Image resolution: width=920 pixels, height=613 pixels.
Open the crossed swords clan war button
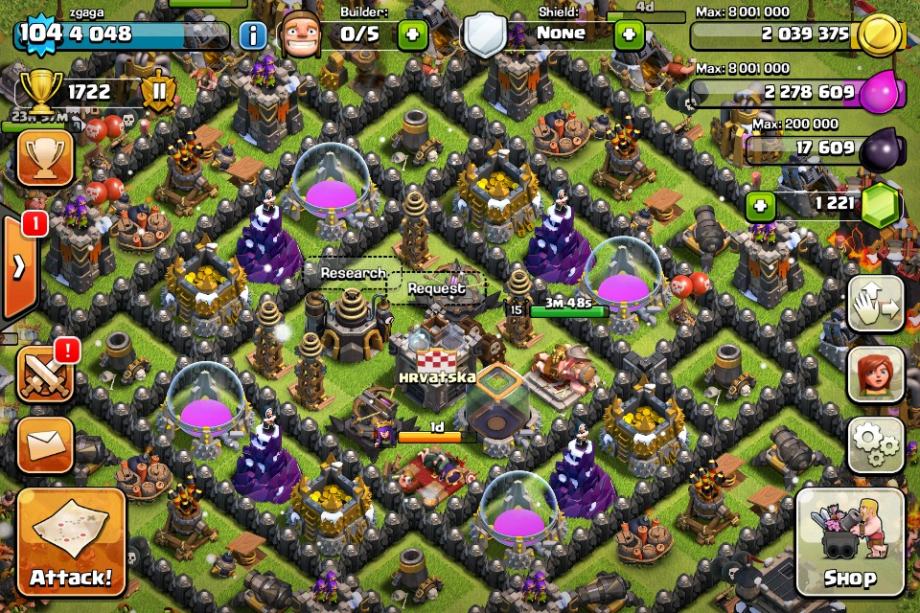[x=45, y=373]
